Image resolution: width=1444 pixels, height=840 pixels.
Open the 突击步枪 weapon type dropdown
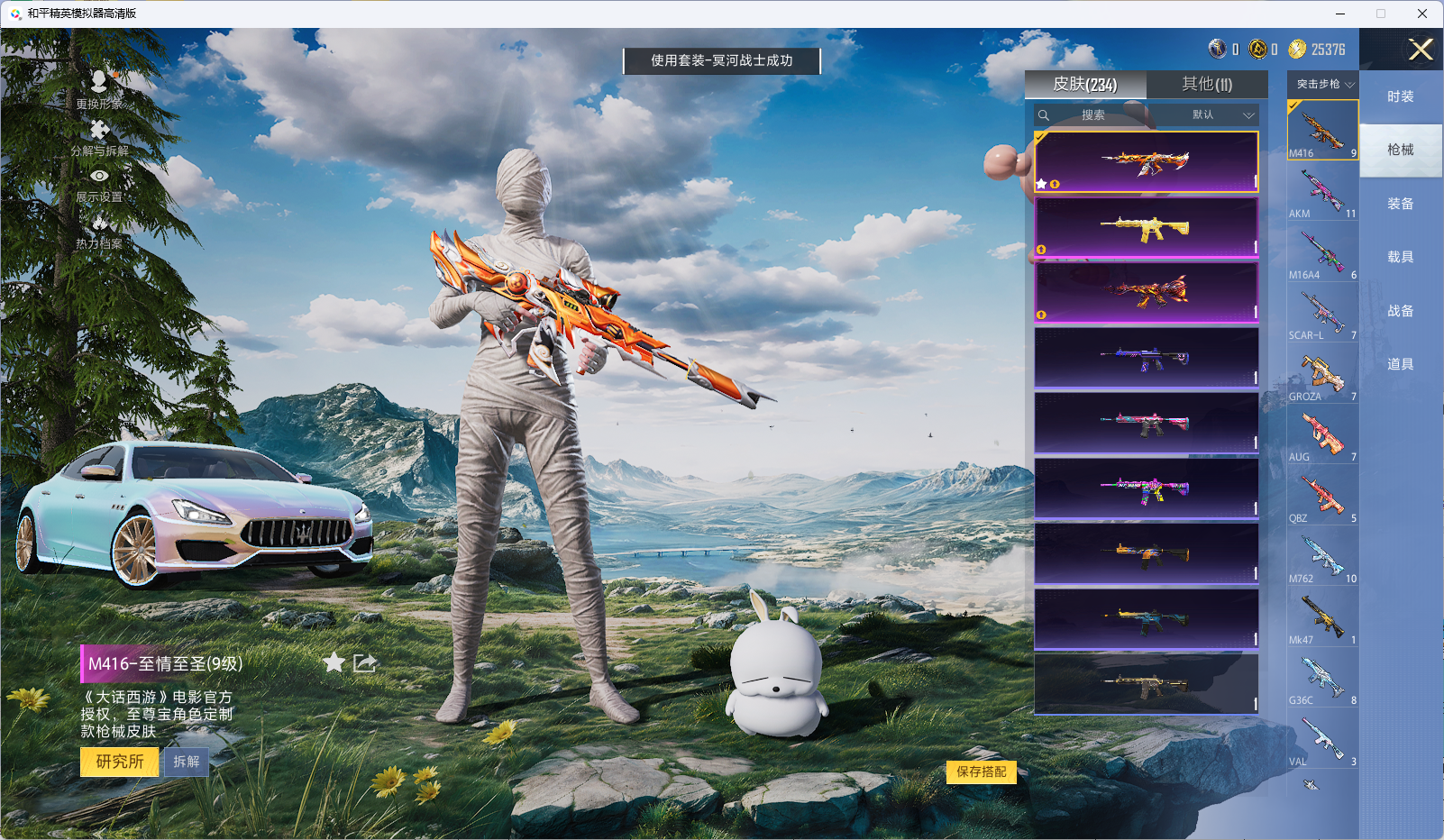pos(1323,84)
